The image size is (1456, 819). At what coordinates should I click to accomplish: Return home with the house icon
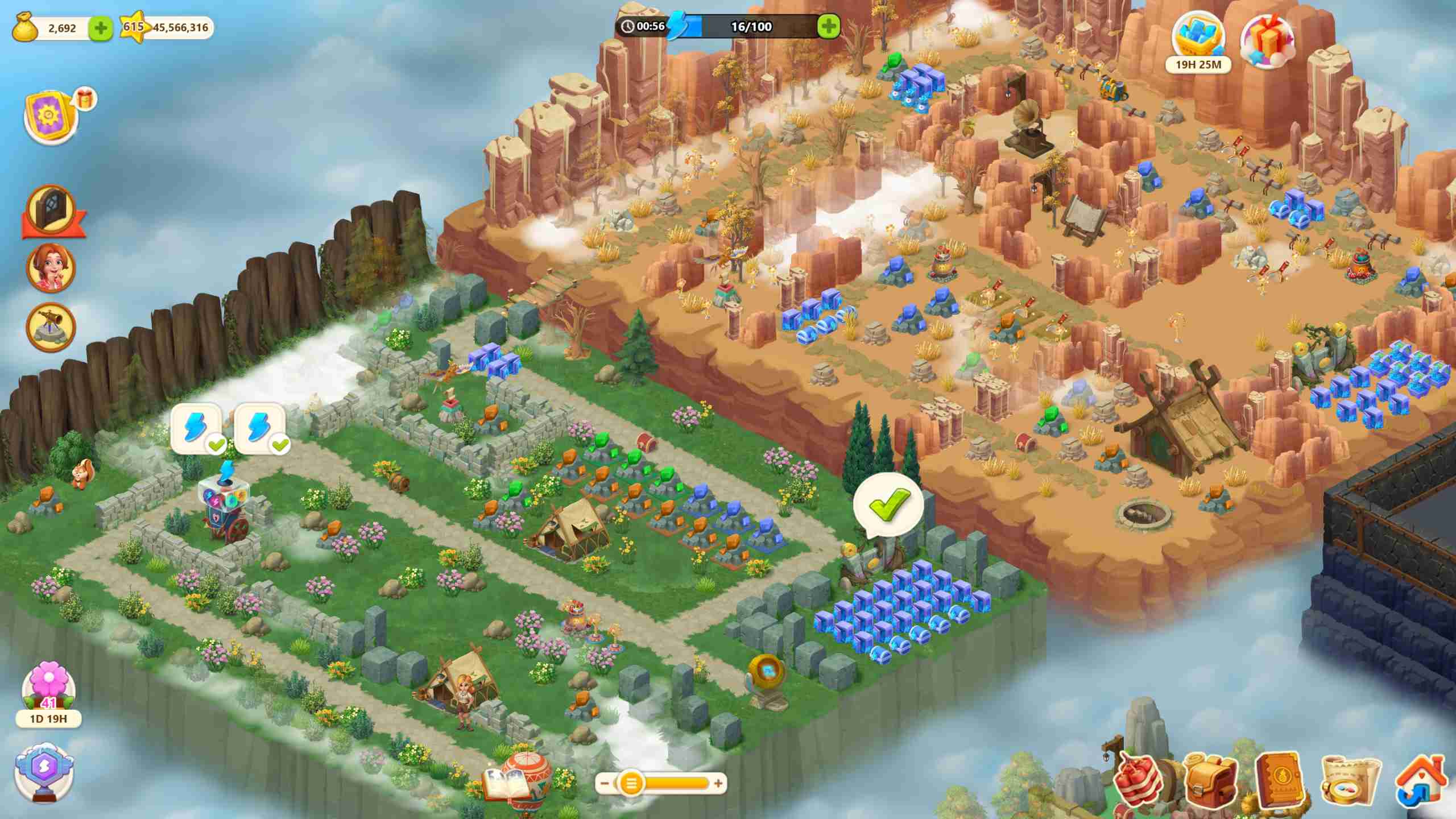(x=1421, y=781)
